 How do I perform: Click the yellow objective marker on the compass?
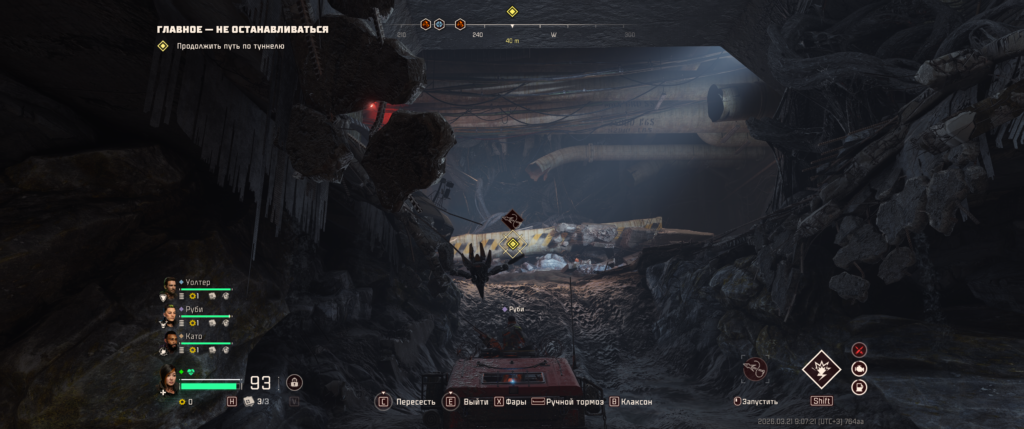tap(512, 12)
